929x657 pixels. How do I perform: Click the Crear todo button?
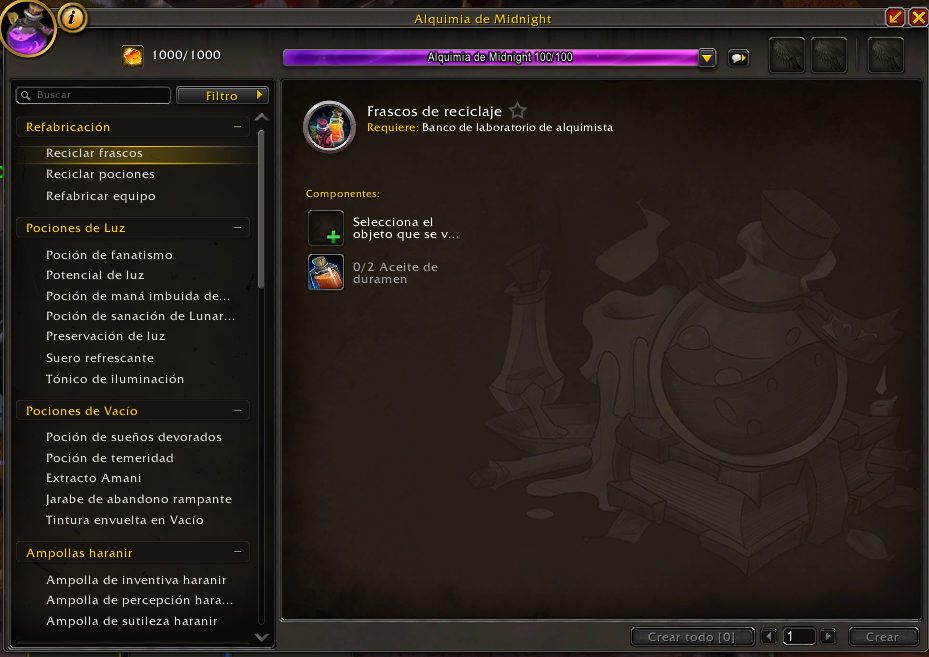click(691, 636)
